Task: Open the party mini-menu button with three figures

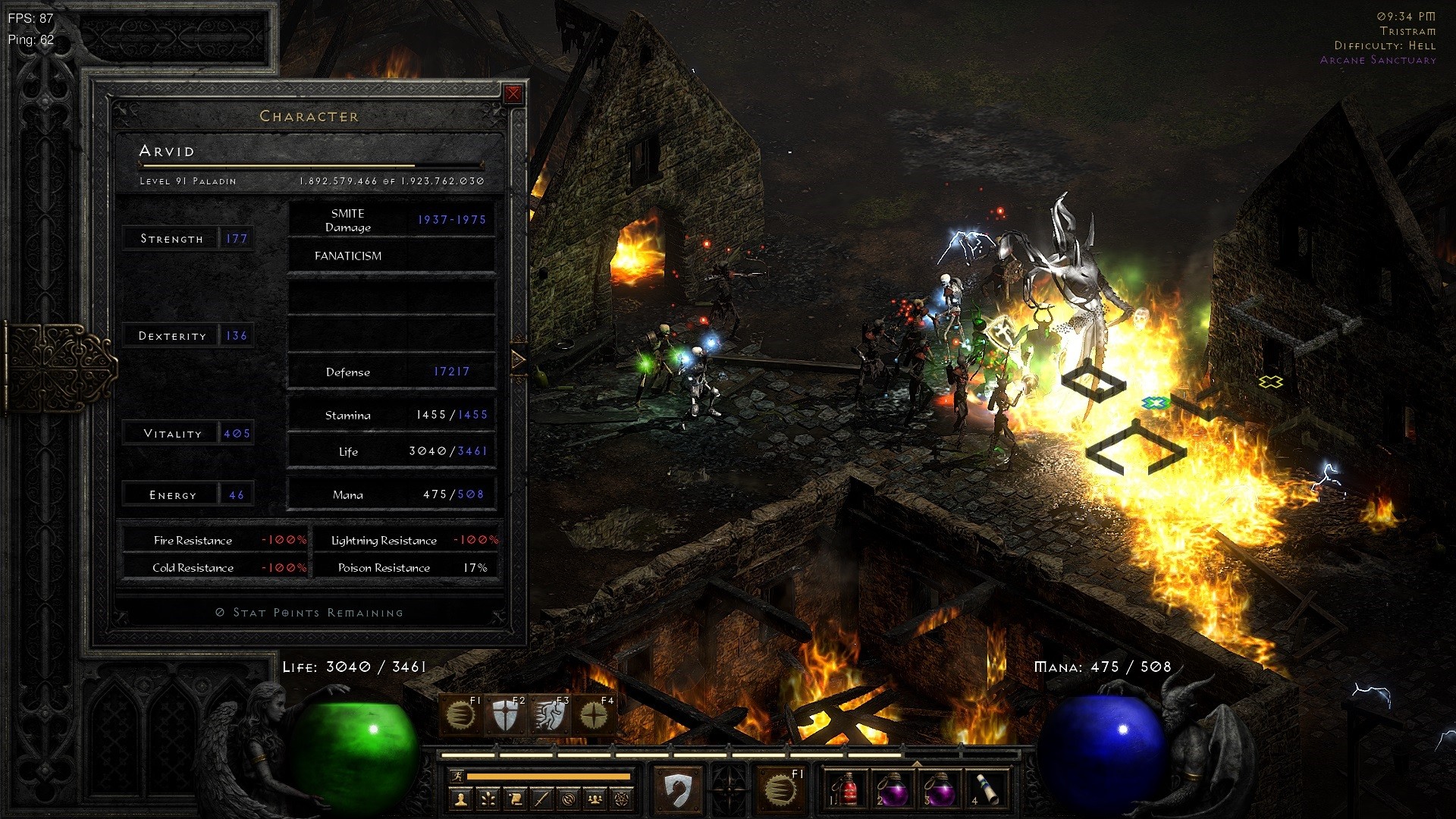Action: click(595, 799)
